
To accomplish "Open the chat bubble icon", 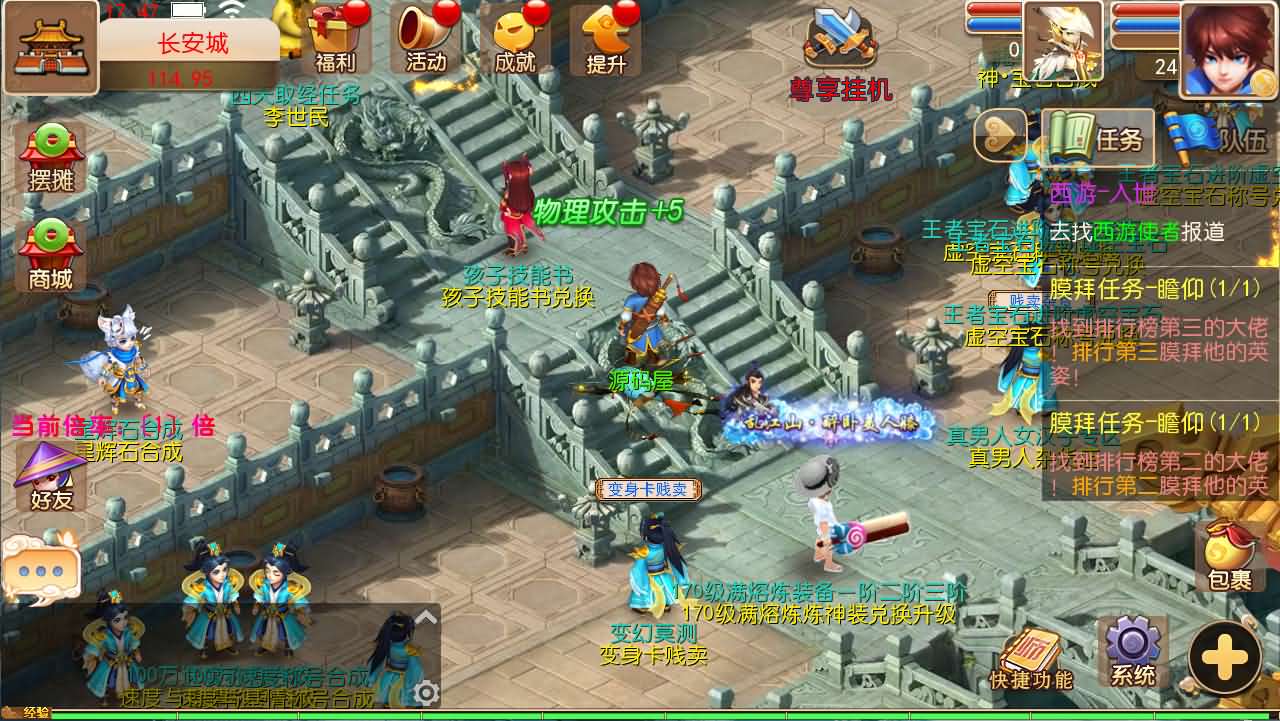I will [x=42, y=570].
